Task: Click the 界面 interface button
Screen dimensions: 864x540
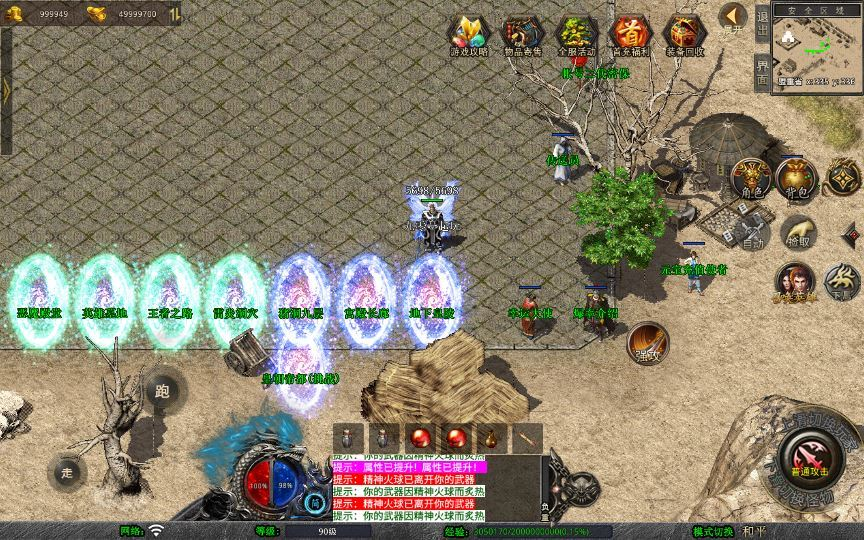Action: [763, 71]
